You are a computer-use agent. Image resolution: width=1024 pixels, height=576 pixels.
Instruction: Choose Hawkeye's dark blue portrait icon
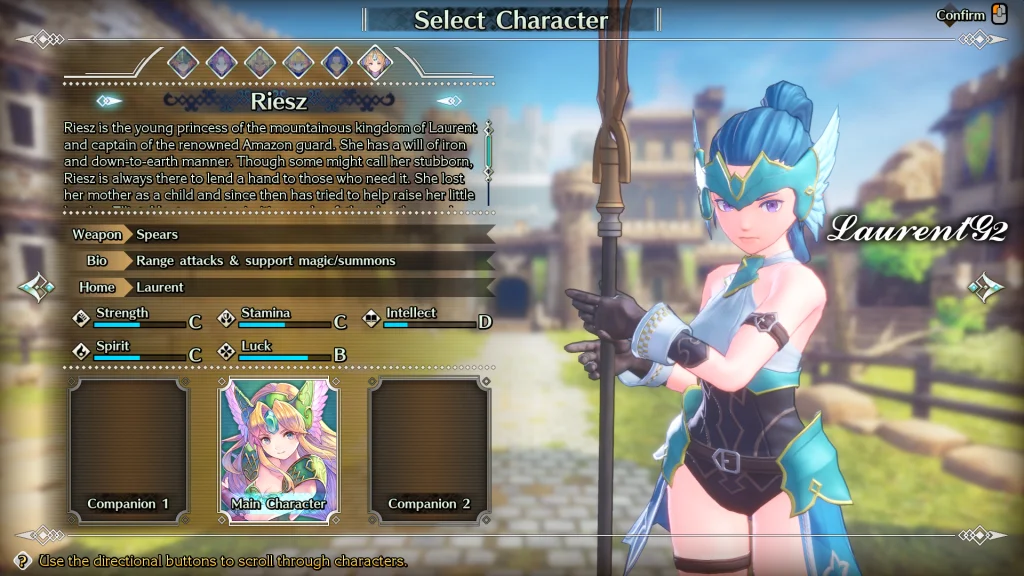pos(337,63)
